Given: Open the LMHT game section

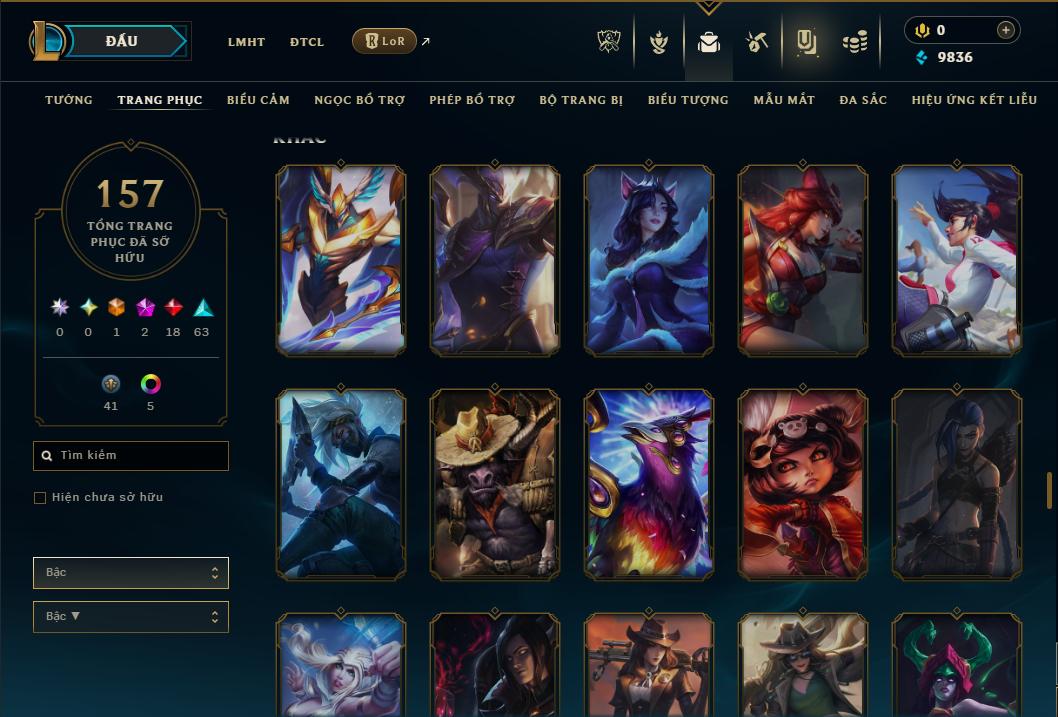Looking at the screenshot, I should tap(246, 42).
